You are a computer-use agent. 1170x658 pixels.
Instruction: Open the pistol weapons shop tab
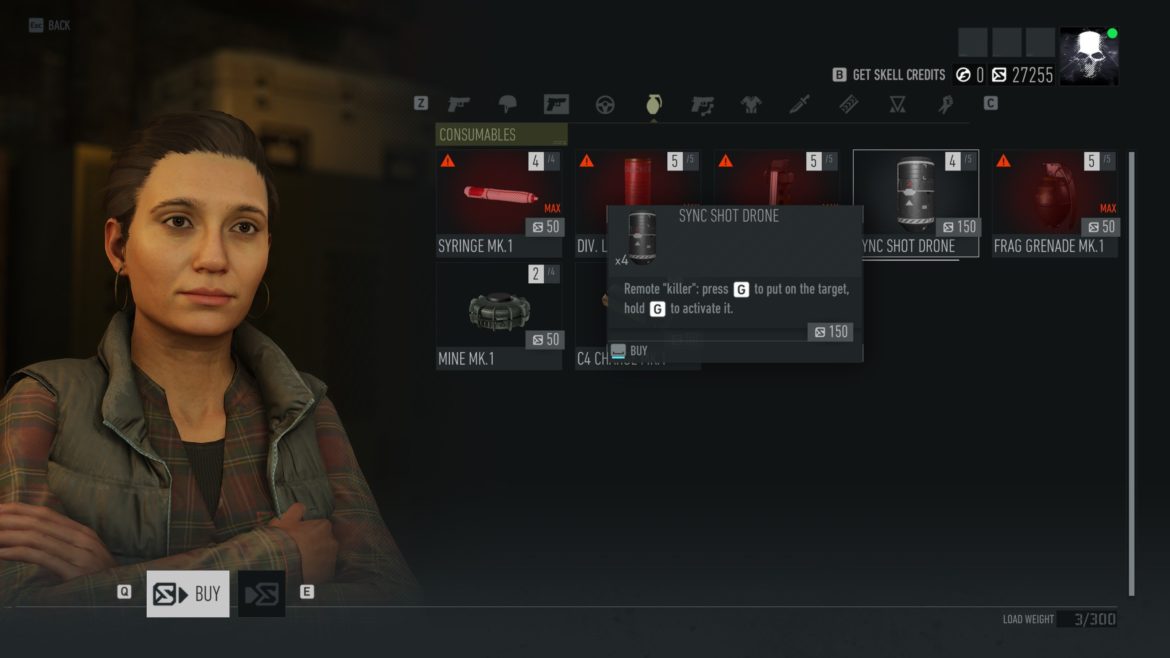[459, 104]
